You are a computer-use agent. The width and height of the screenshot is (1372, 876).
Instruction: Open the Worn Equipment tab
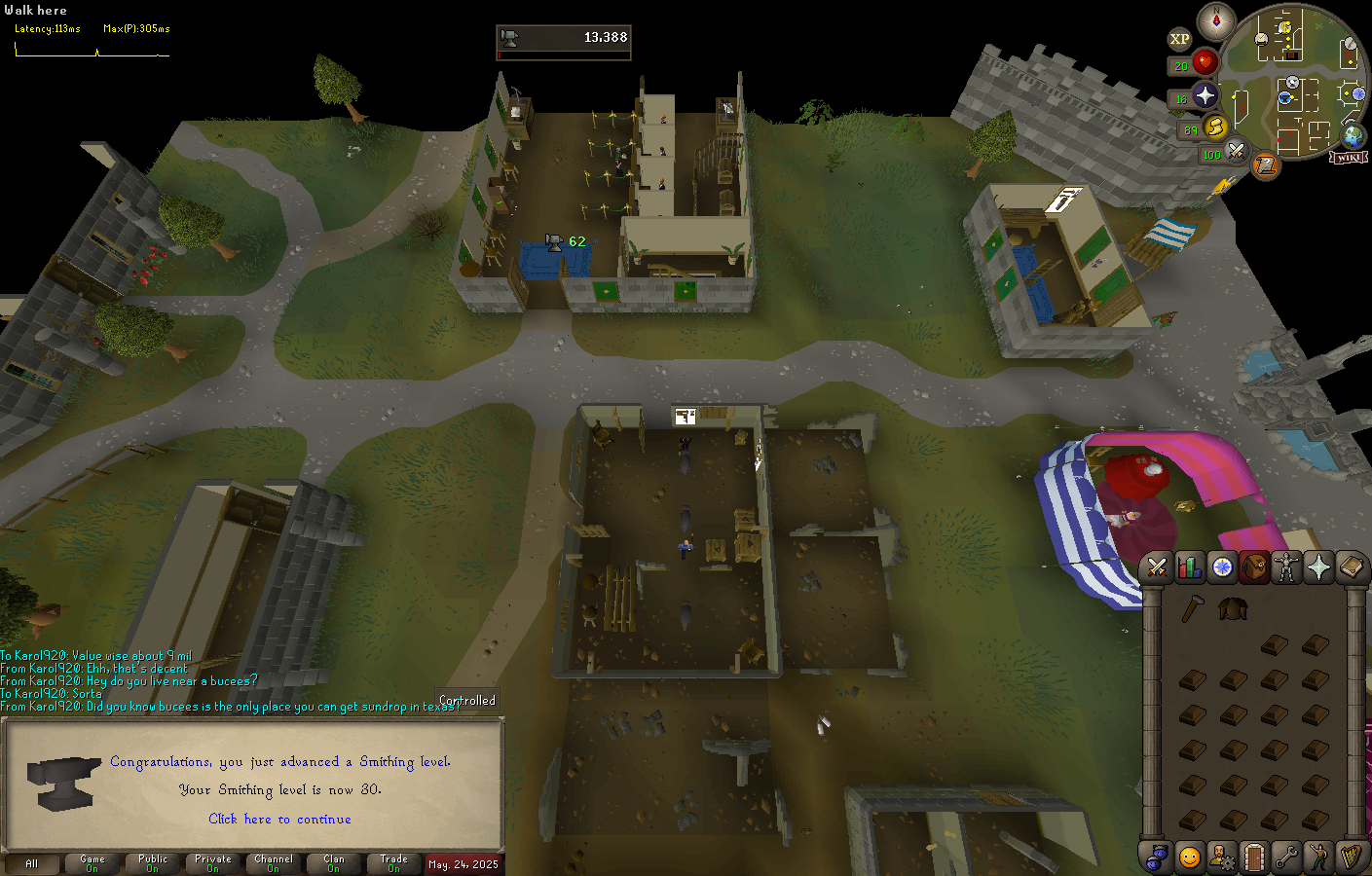[1286, 566]
